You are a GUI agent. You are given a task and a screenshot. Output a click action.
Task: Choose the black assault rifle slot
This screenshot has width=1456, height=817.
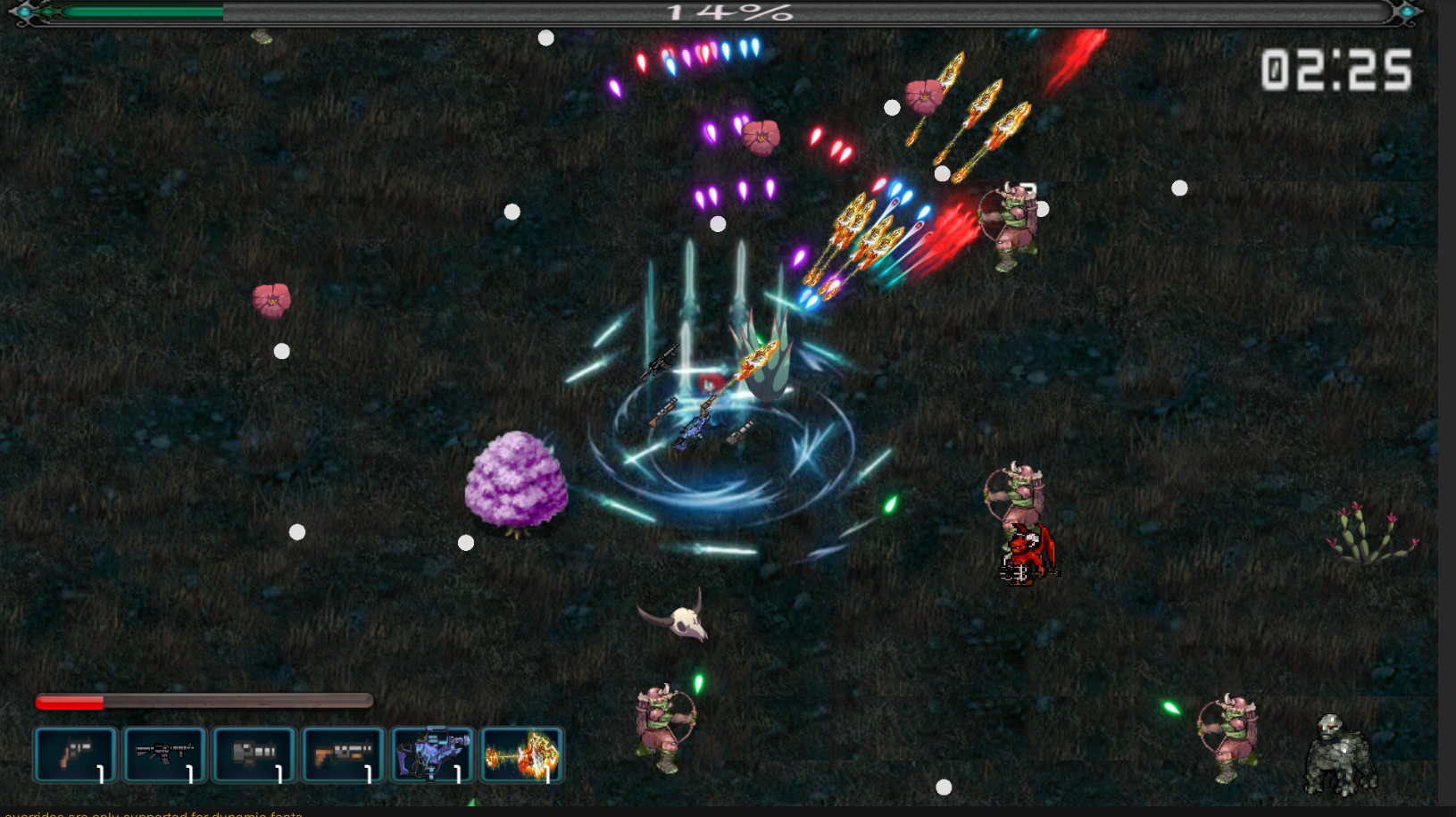pos(164,755)
